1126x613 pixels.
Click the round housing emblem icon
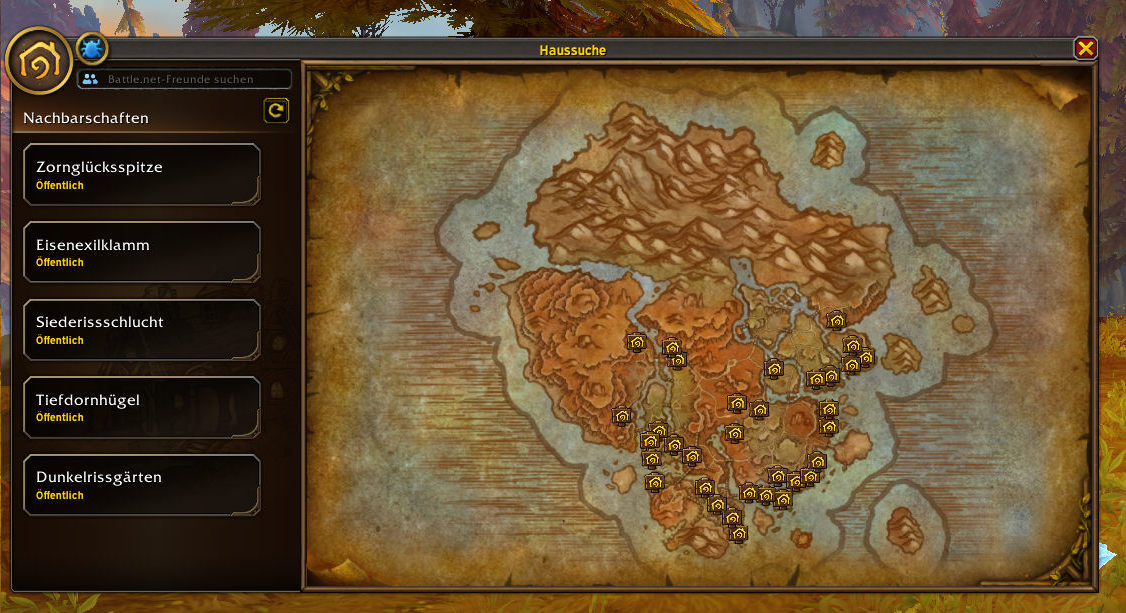tap(39, 61)
